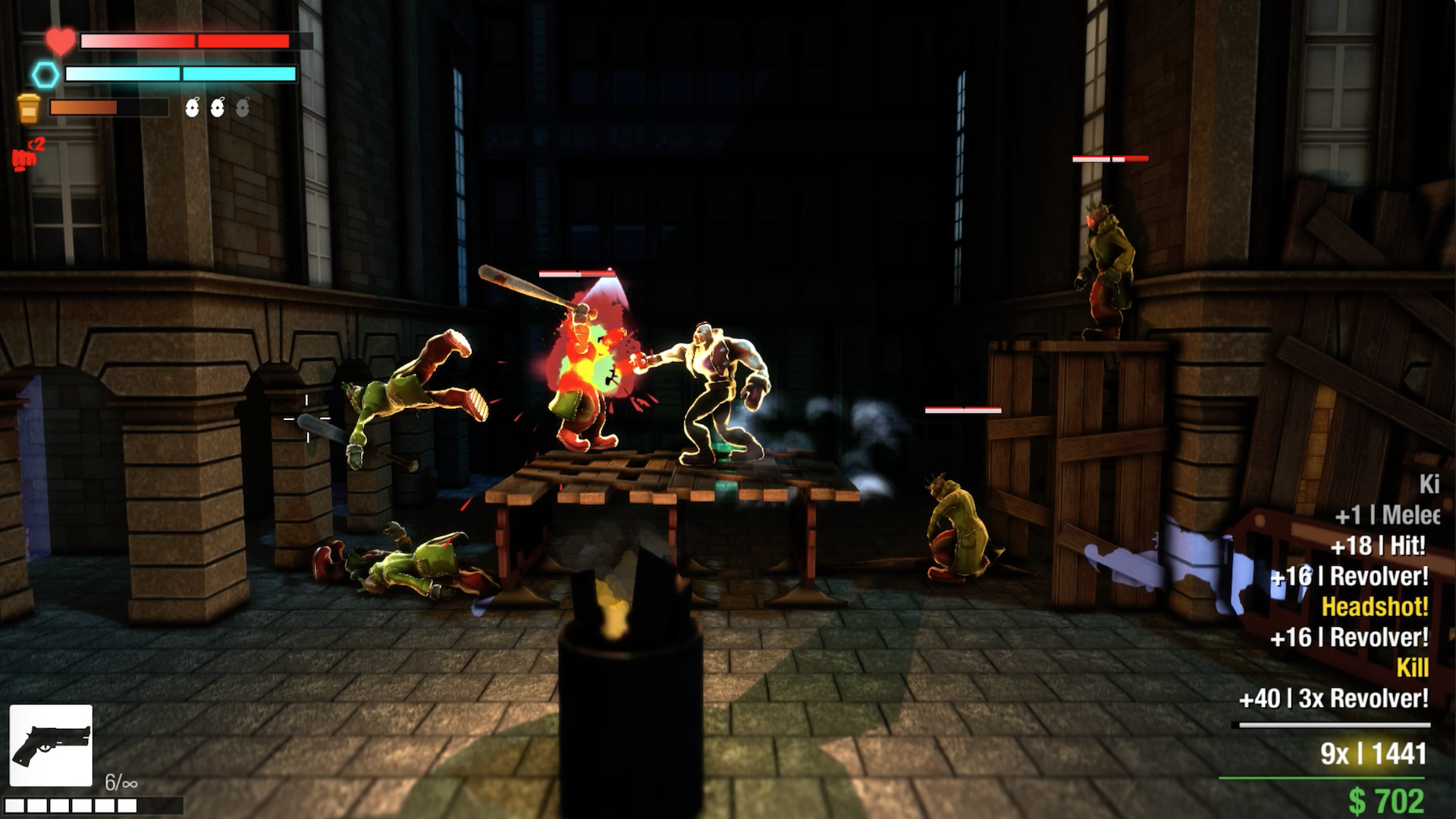Select the revolver weapon slot
Screen dimensions: 1456x819
(51, 745)
